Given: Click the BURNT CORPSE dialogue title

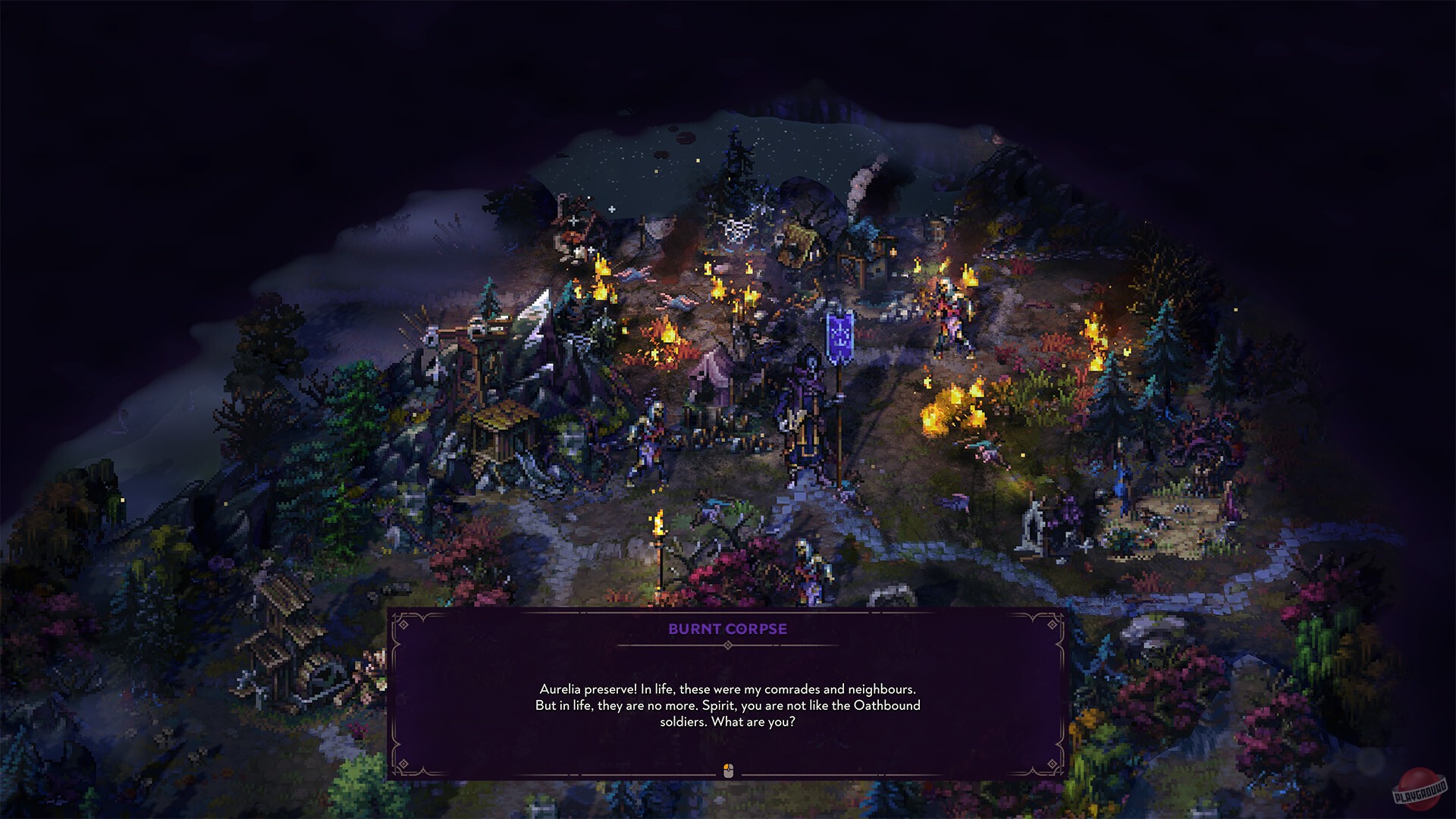Looking at the screenshot, I should coord(728,629).
